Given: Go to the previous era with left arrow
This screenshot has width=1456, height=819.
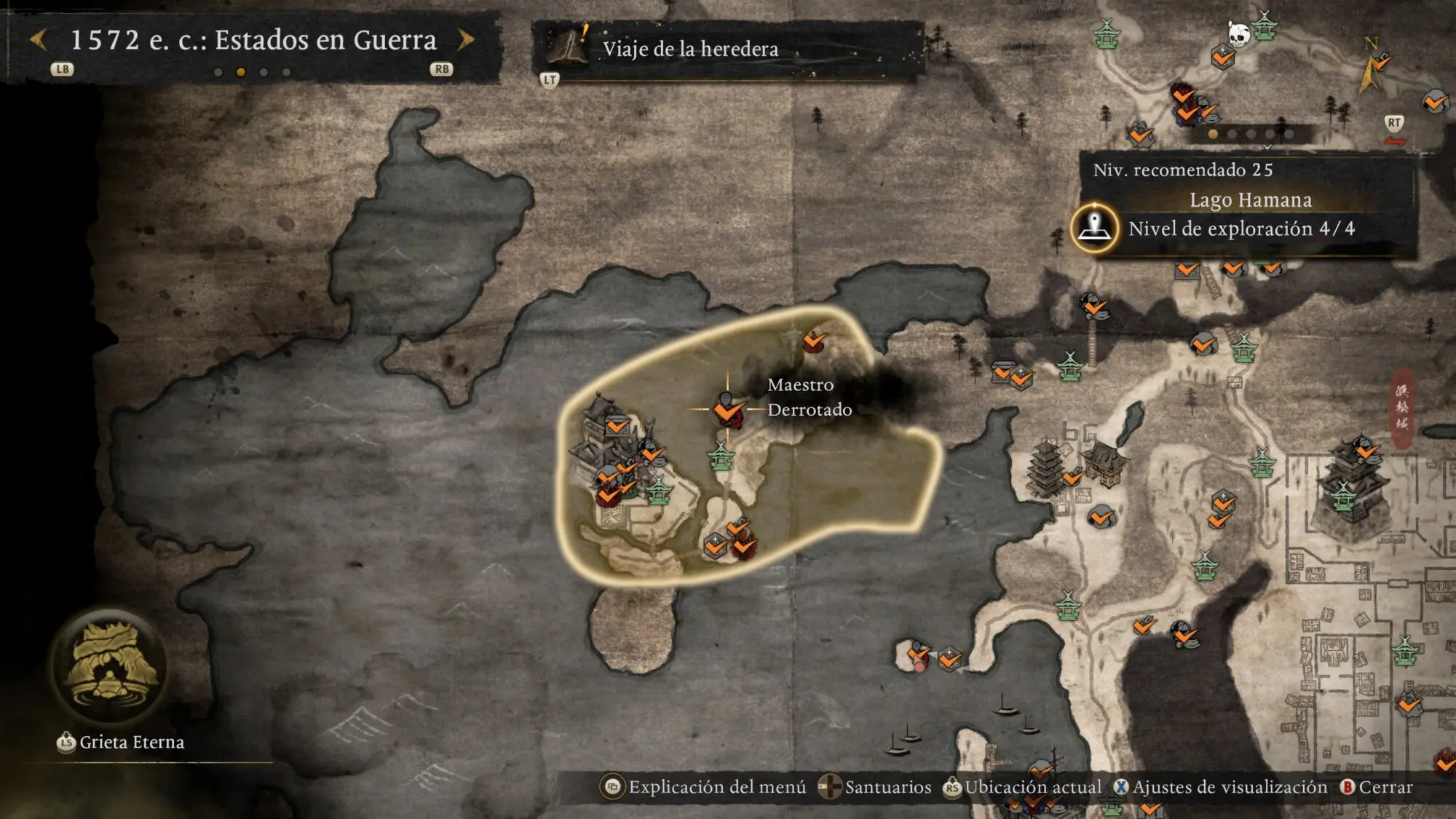Looking at the screenshot, I should click(x=39, y=40).
